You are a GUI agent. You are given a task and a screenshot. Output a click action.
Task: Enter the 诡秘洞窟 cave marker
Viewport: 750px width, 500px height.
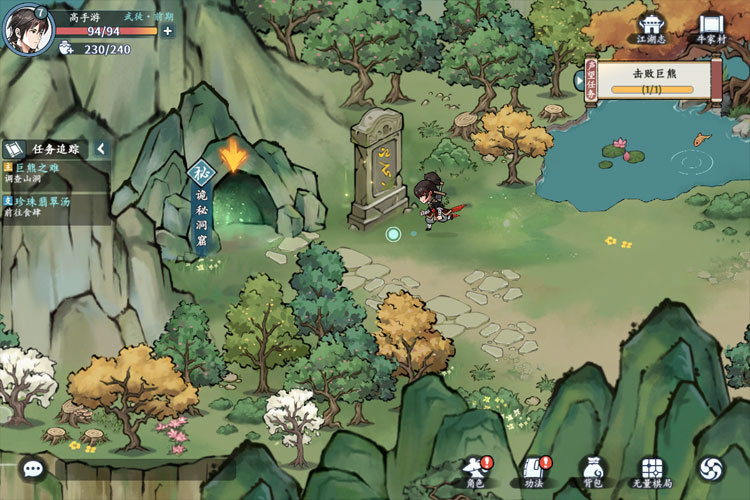tap(233, 160)
